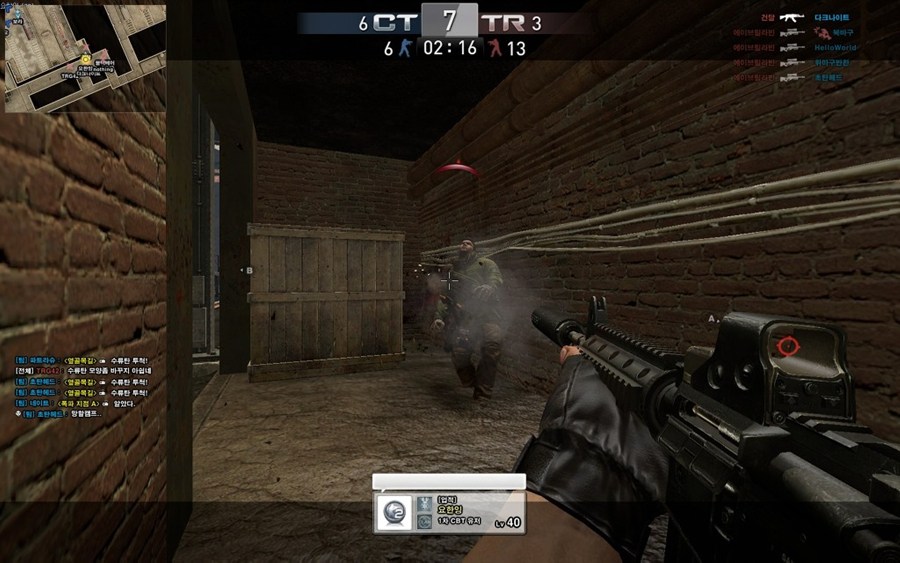Click the white speech bubble above player card
This screenshot has height=563, width=900.
[448, 481]
